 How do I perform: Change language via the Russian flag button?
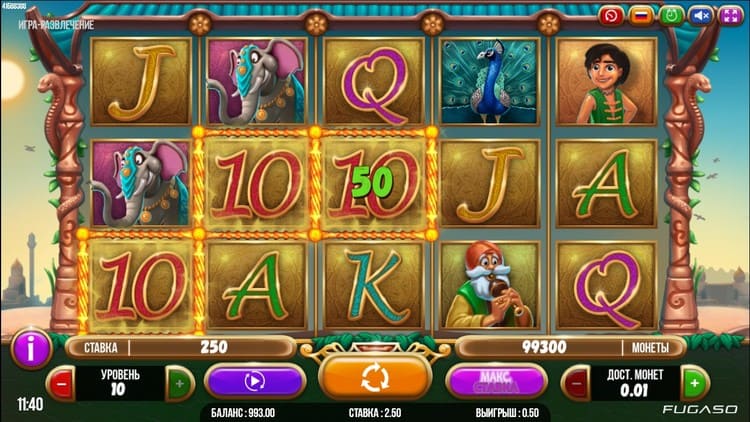(641, 15)
